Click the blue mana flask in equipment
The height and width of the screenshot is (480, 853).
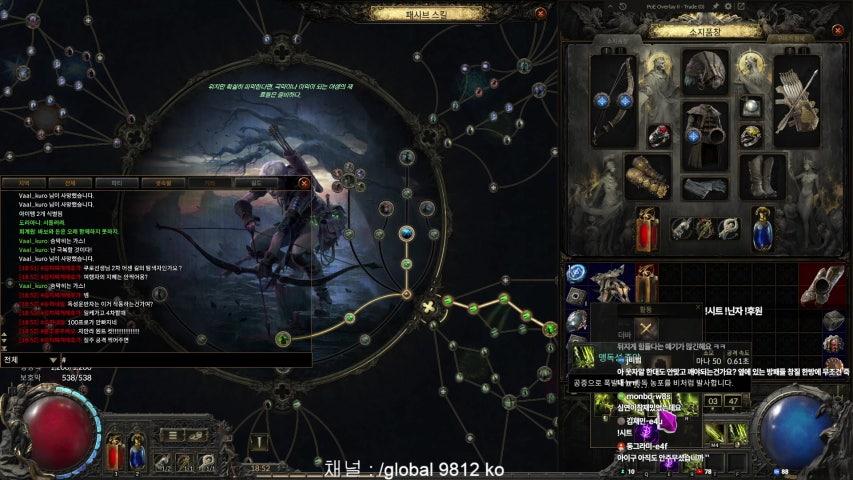tap(763, 229)
